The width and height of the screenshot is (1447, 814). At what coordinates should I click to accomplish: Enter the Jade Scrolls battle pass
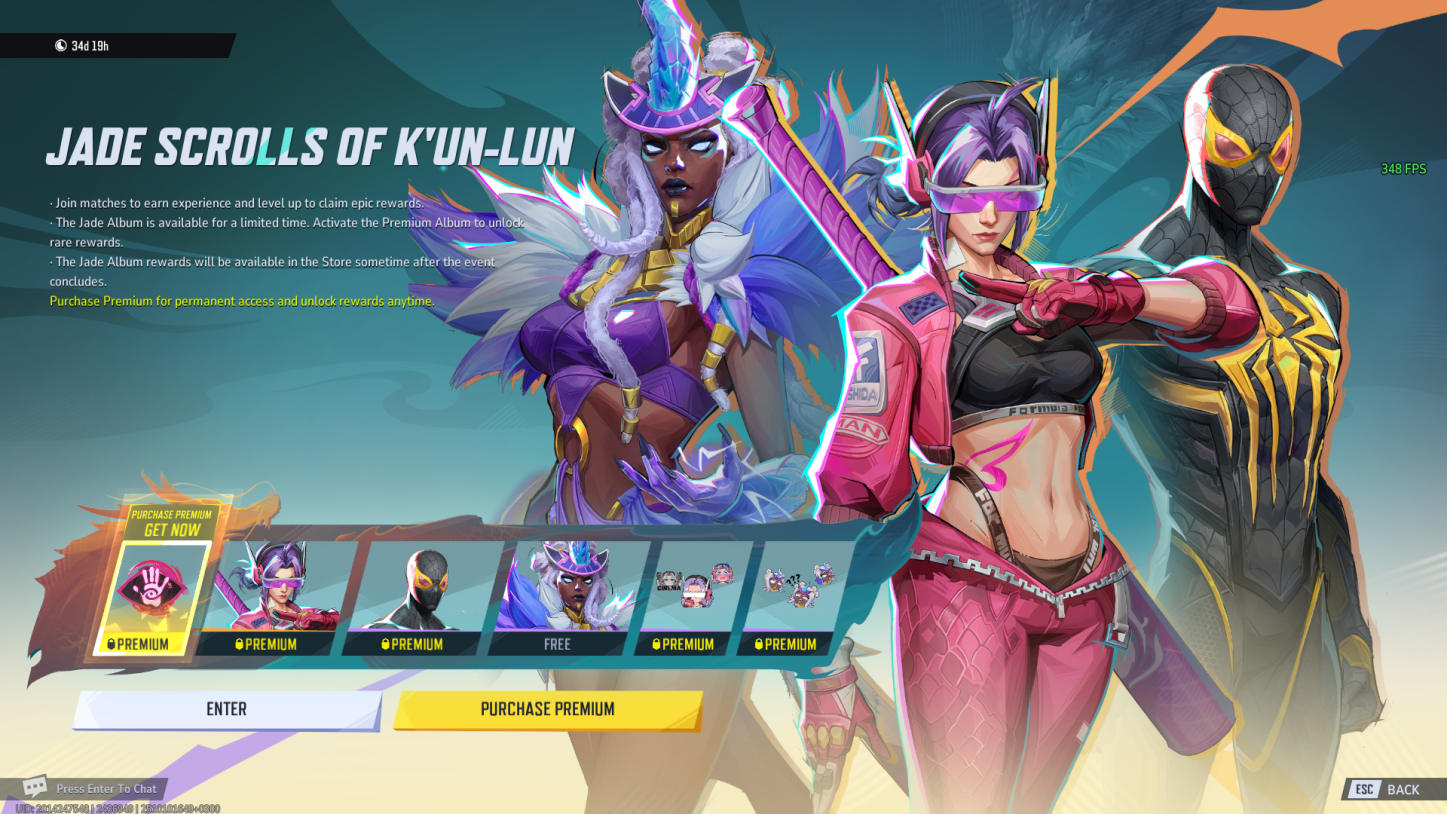(x=227, y=709)
